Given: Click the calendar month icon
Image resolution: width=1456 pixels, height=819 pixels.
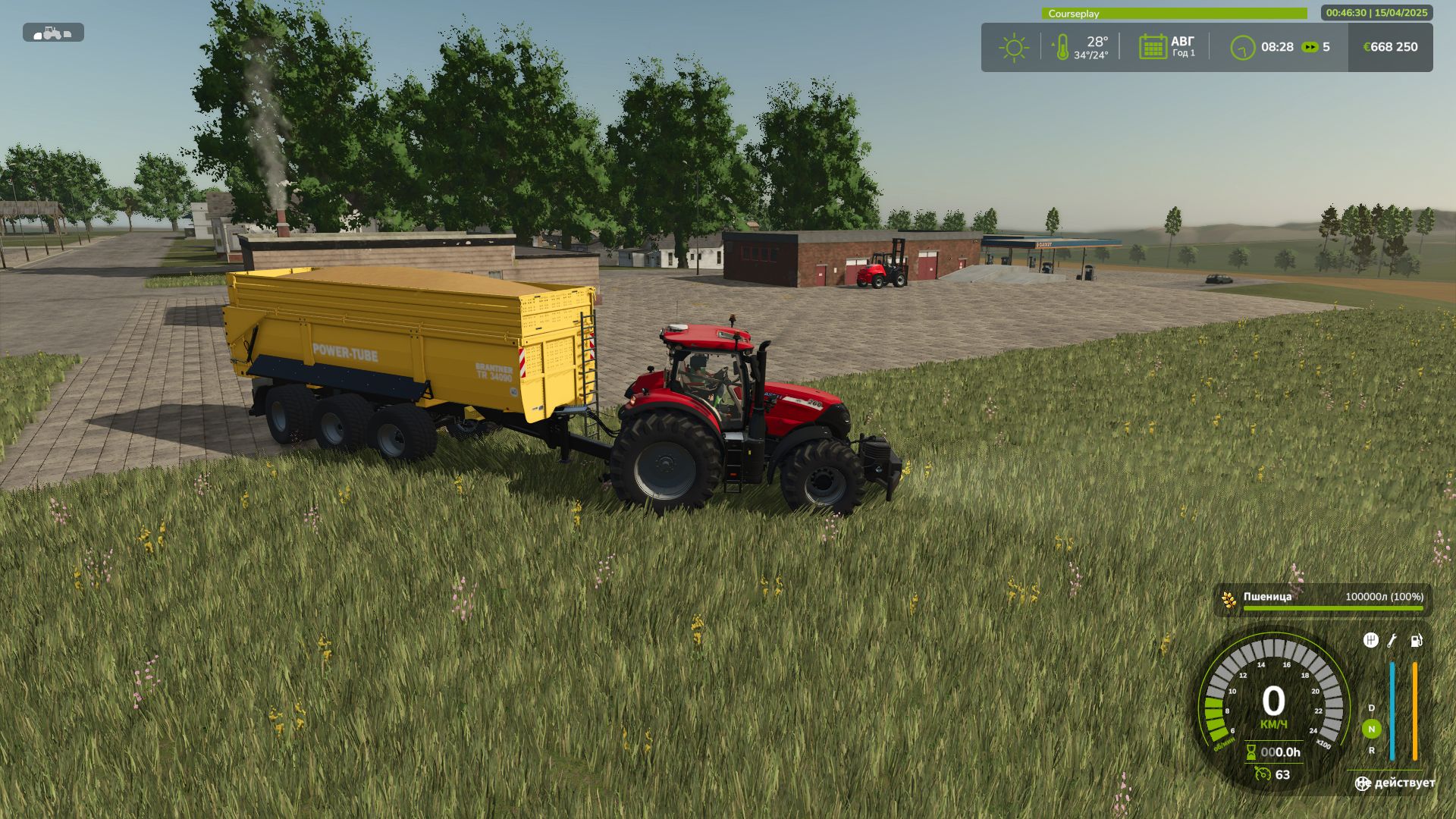Looking at the screenshot, I should tap(1152, 47).
